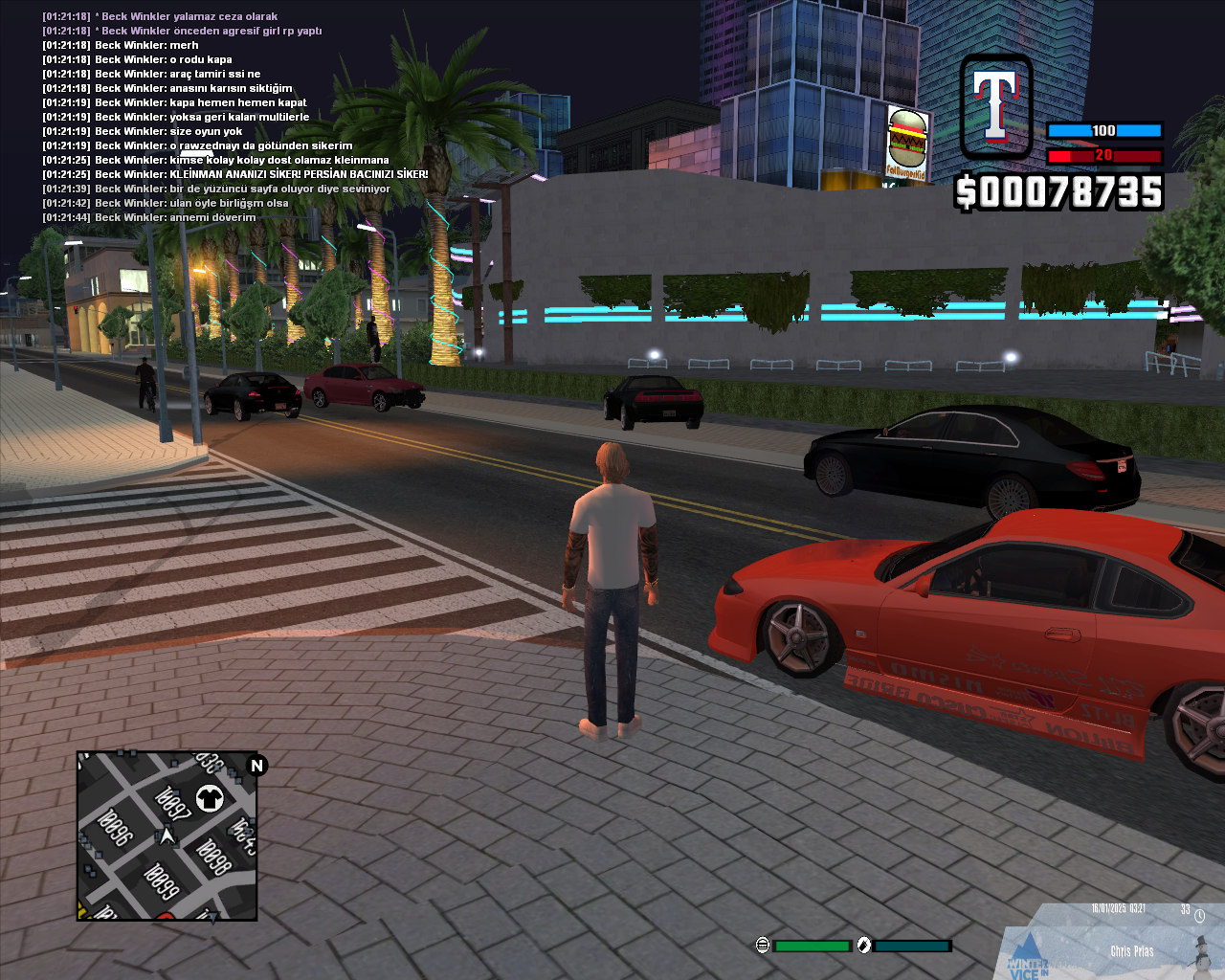Viewport: 1225px width, 980px height.
Task: Click the thirst icon beside the teal bar
Action: (x=864, y=946)
